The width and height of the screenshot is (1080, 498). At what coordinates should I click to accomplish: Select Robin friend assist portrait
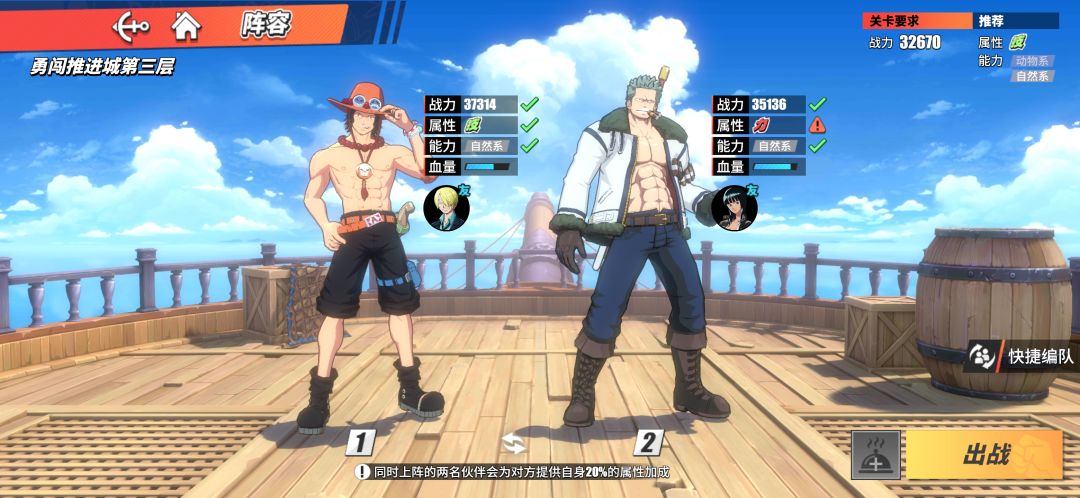735,207
